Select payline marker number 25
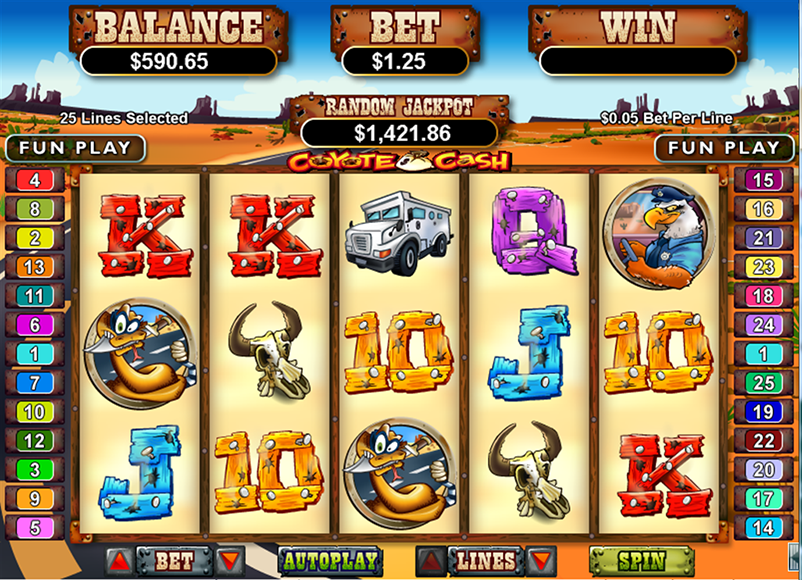This screenshot has height=580, width=802. 763,383
